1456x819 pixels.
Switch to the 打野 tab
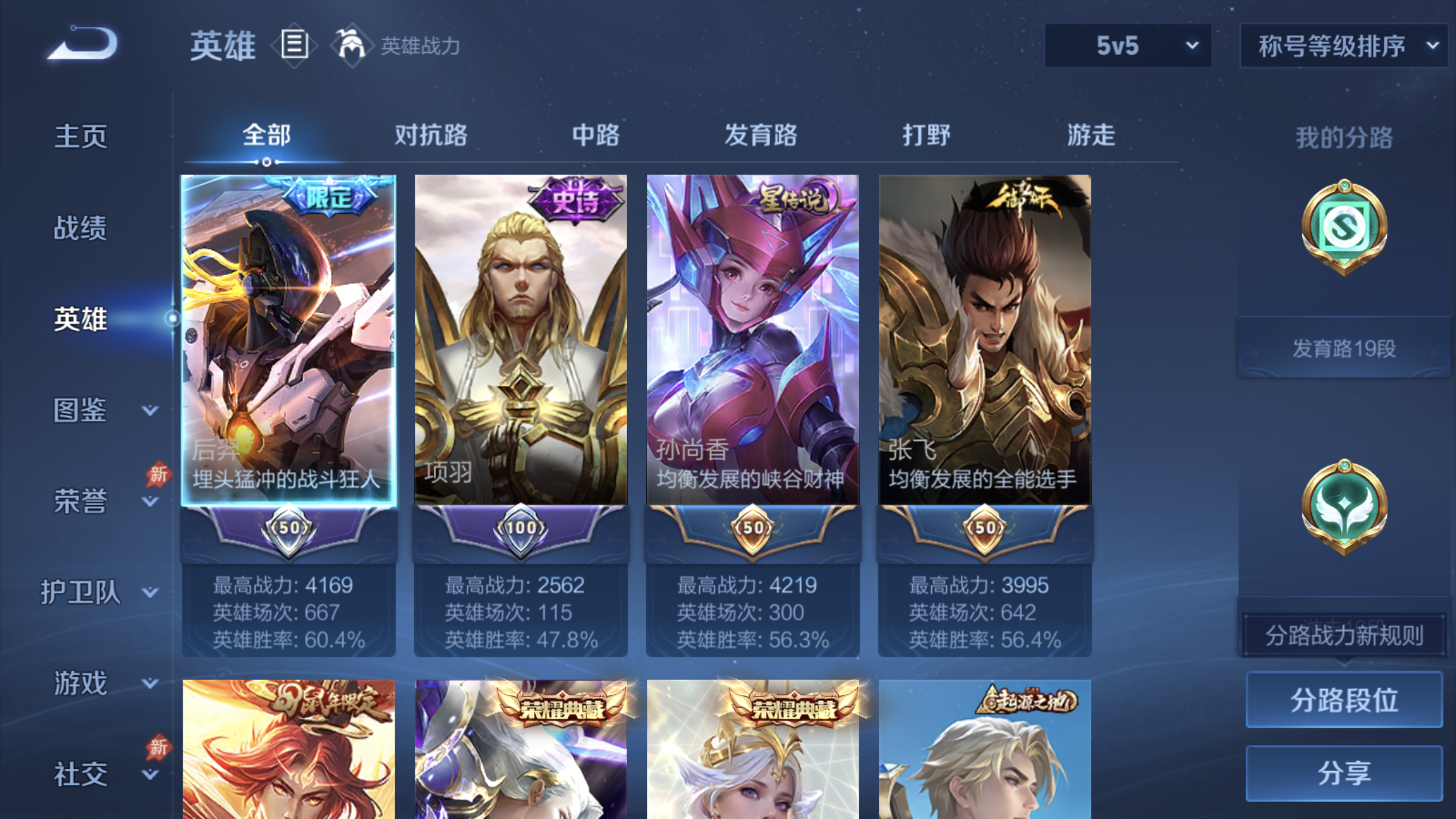pos(927,136)
